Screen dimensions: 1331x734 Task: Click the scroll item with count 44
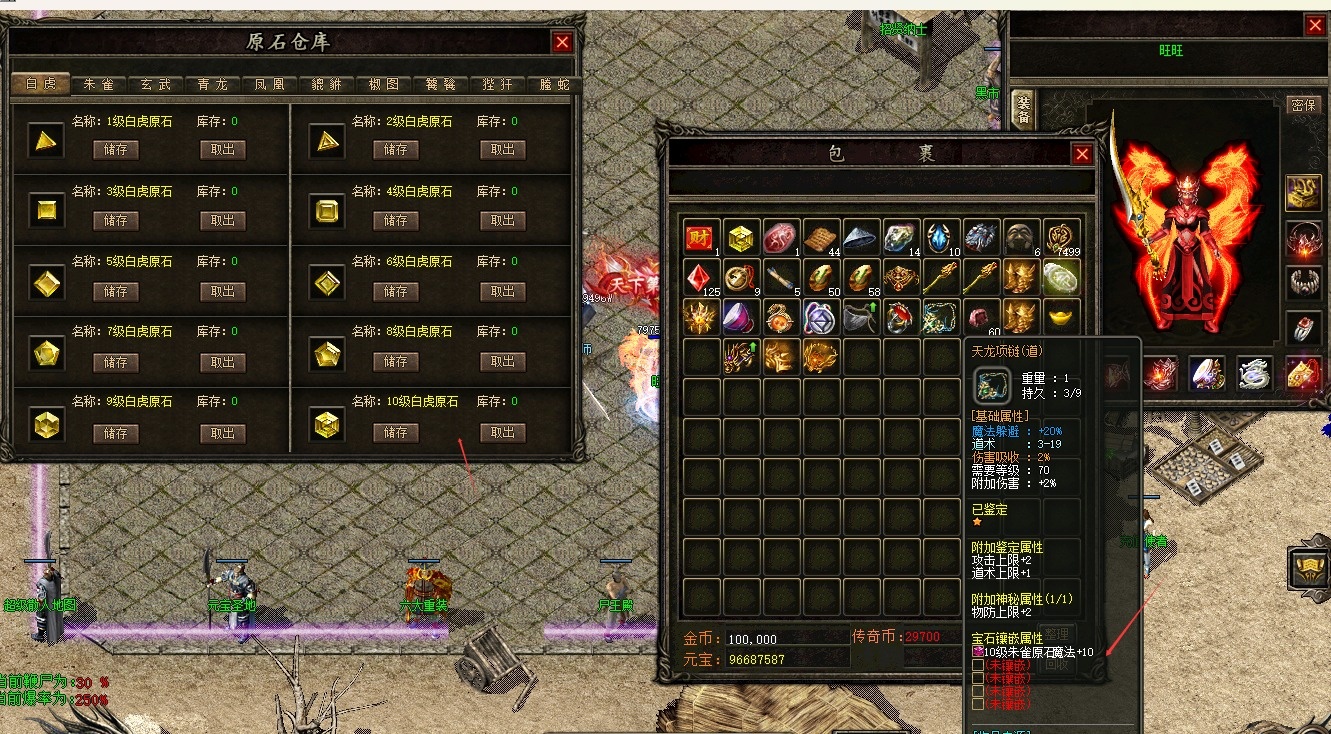click(x=821, y=237)
